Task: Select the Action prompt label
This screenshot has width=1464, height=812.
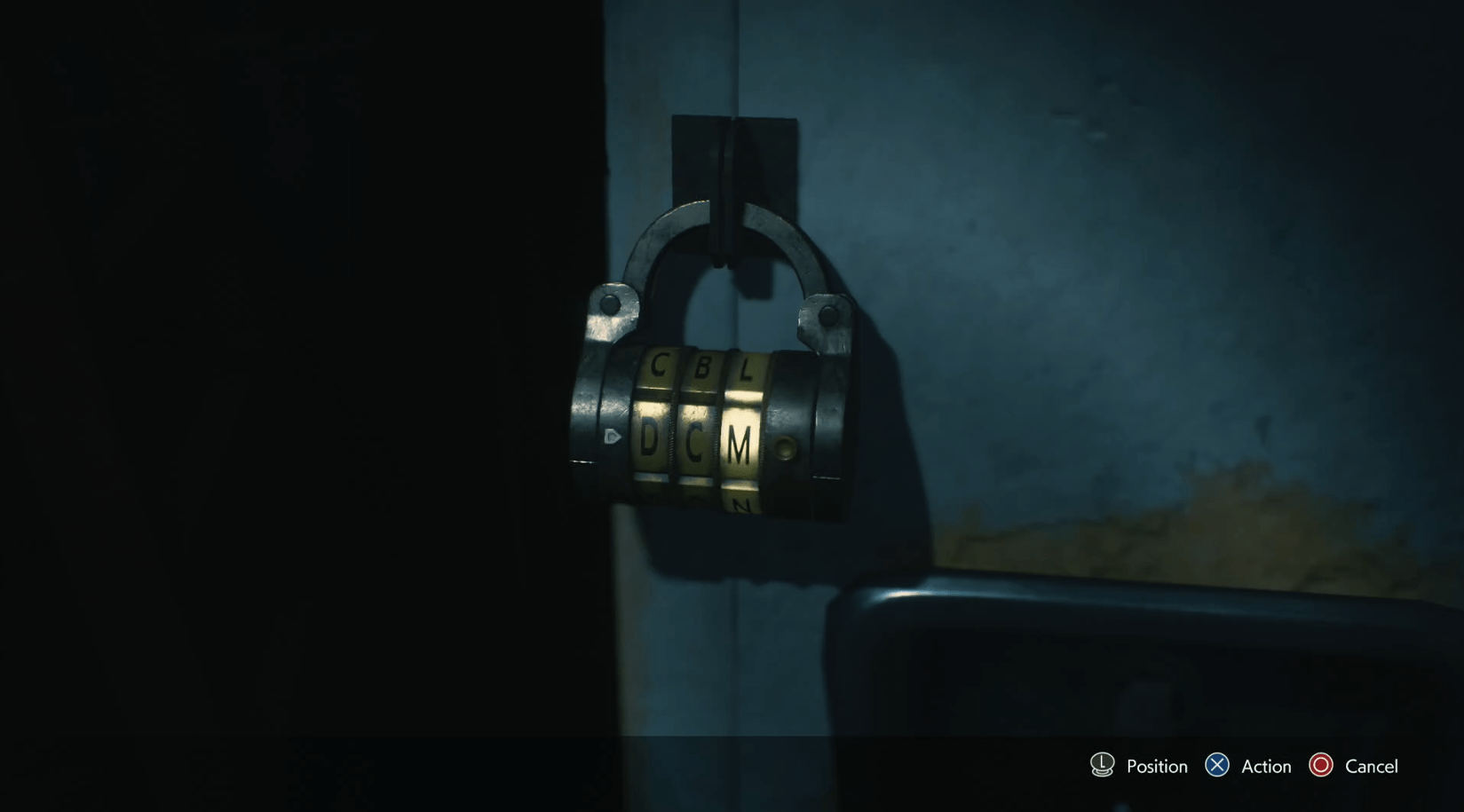Action: click(1265, 765)
